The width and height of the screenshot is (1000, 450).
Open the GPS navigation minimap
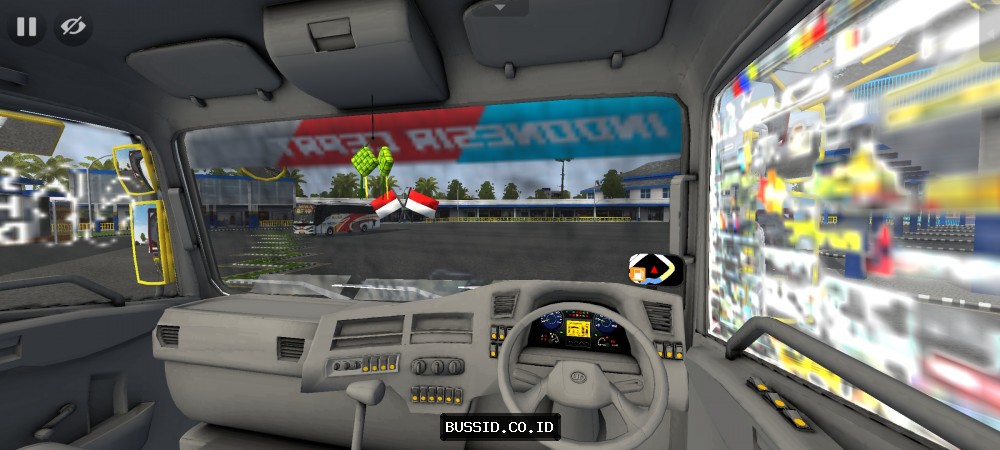[x=655, y=269]
